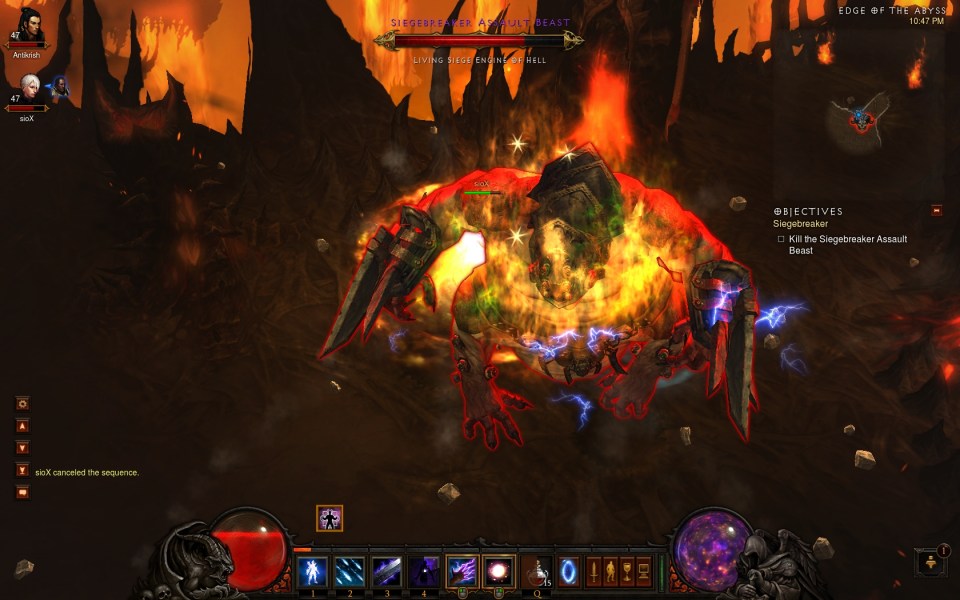This screenshot has height=600, width=960.
Task: Activate skill slot 3 blade ability
Action: click(386, 571)
